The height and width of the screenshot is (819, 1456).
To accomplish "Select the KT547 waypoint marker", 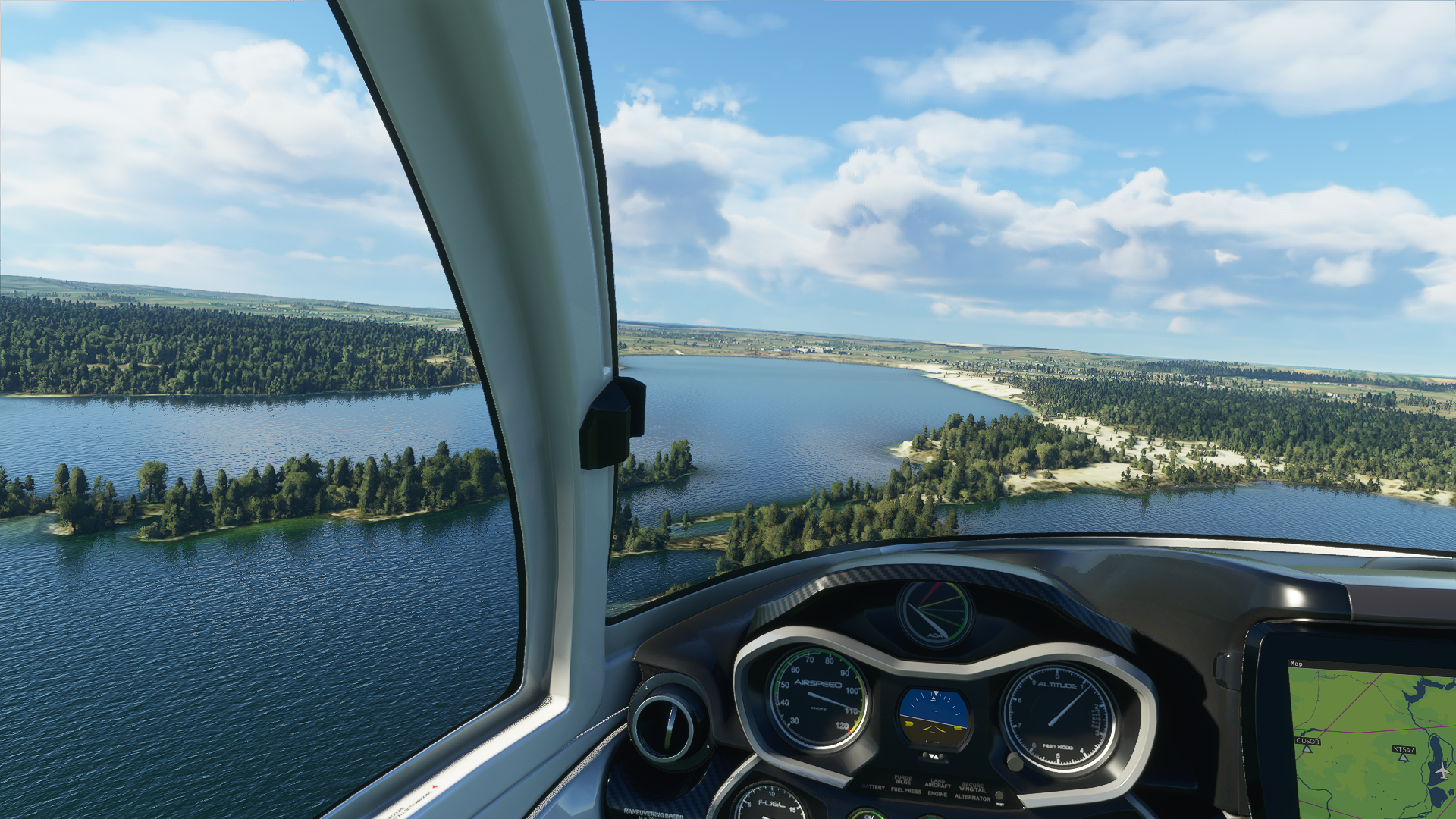I will click(1403, 758).
